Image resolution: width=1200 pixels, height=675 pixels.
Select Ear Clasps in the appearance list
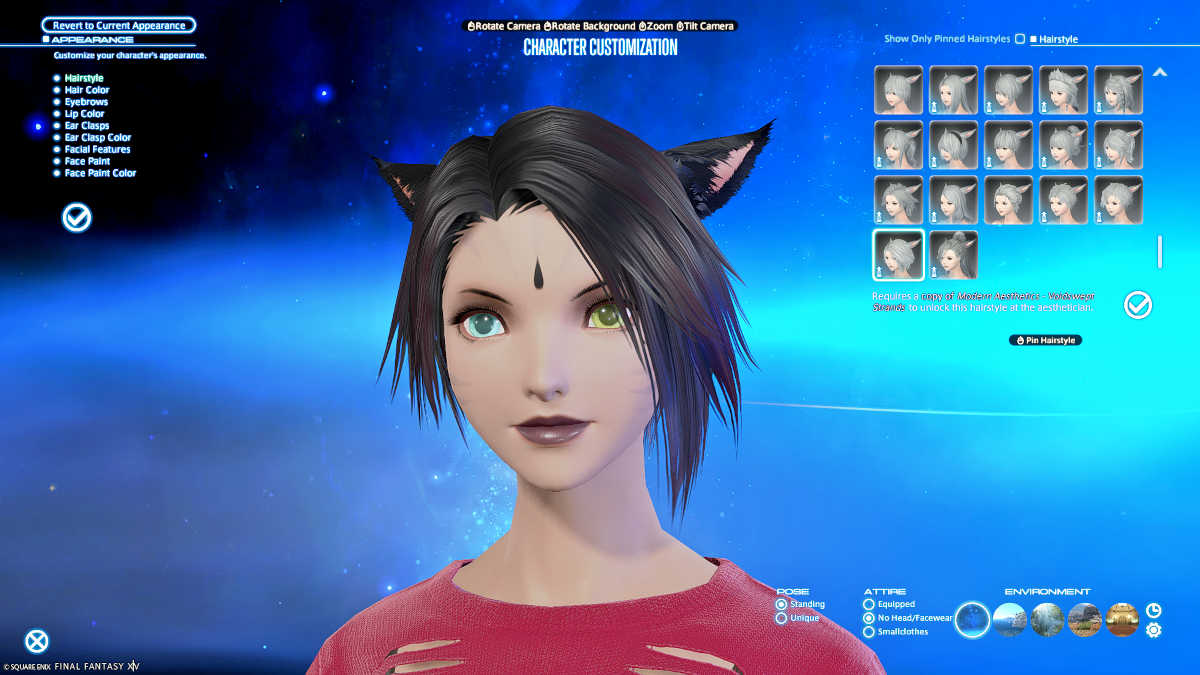coord(86,126)
